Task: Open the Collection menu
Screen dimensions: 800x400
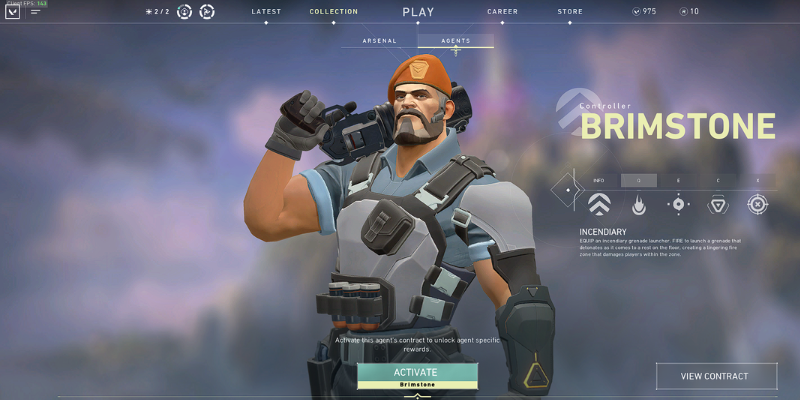Action: [333, 12]
